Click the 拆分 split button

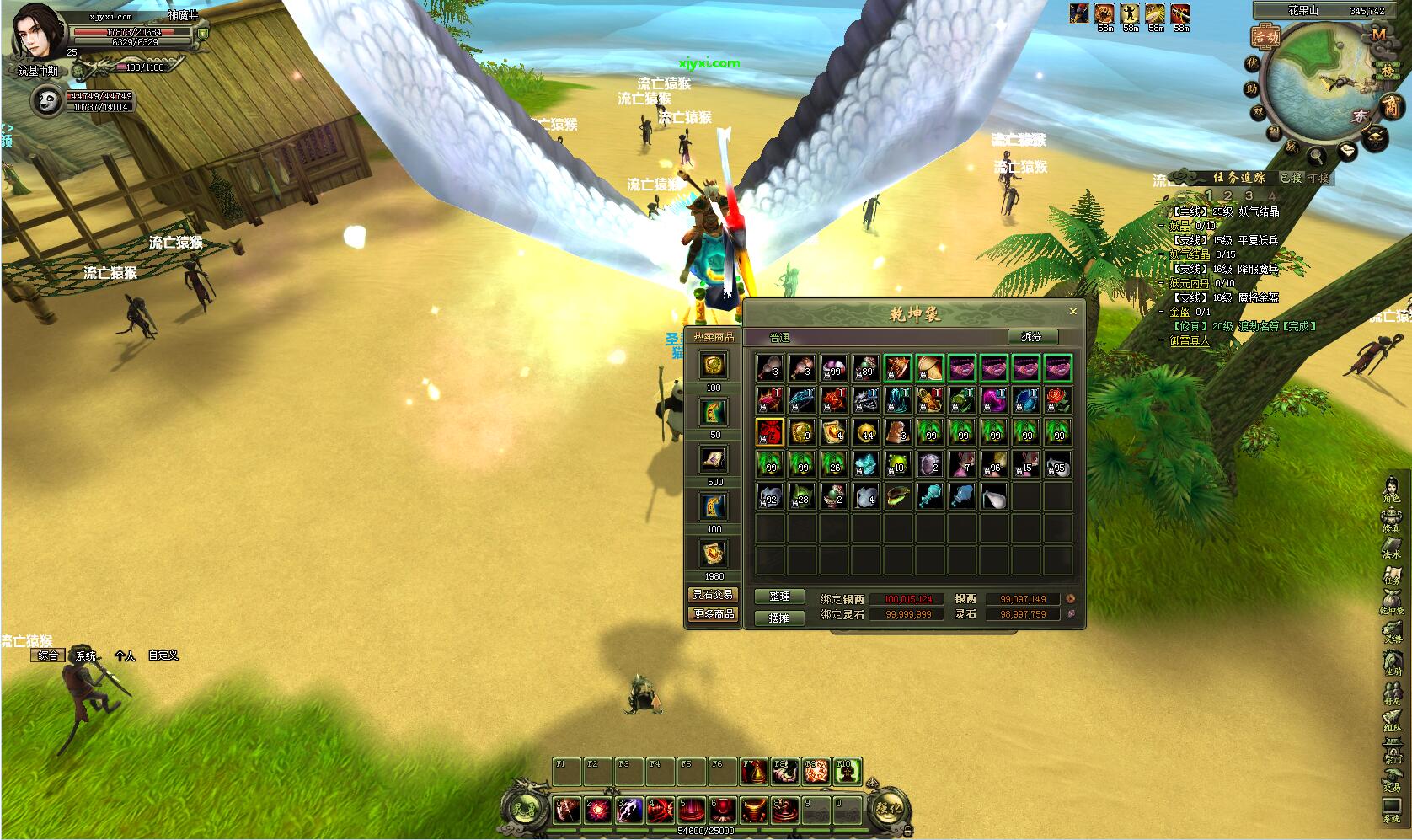point(1031,336)
